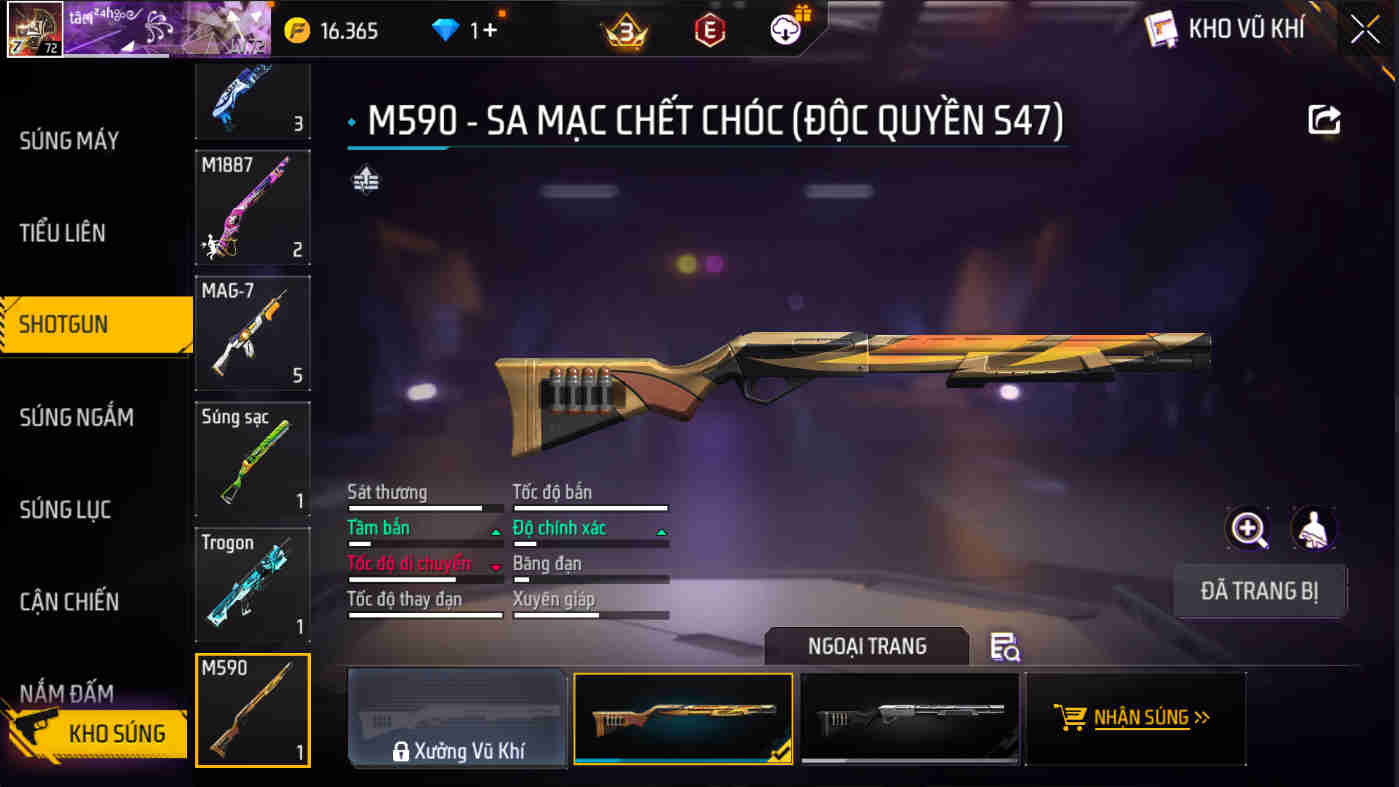Screen dimensions: 1399x787
Task: Select the locked Xưởng Vũ Khí skin slot
Action: tap(457, 717)
